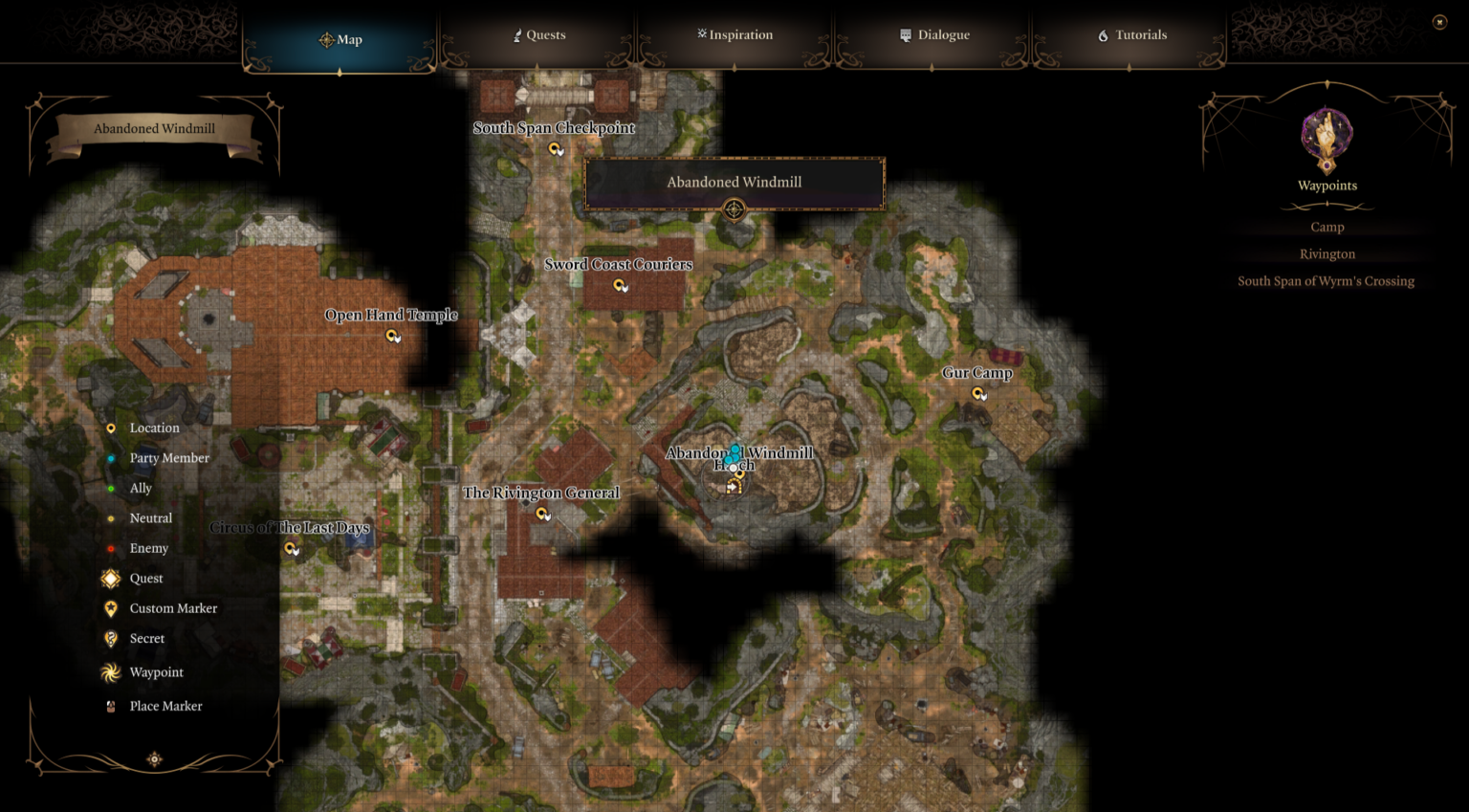Select the Rivington waypoint
The image size is (1469, 812).
tap(1327, 253)
